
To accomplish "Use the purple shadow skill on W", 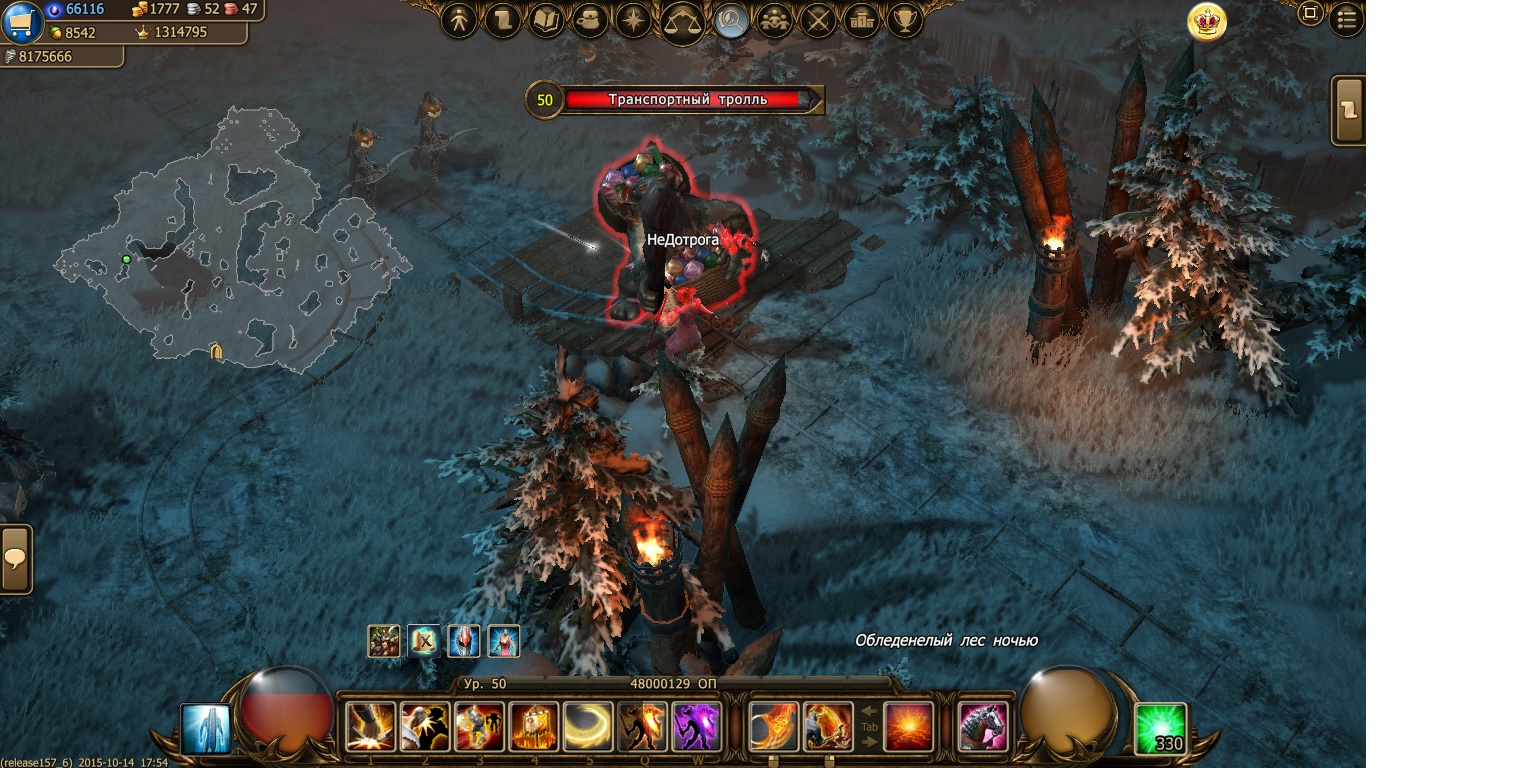I will (697, 726).
